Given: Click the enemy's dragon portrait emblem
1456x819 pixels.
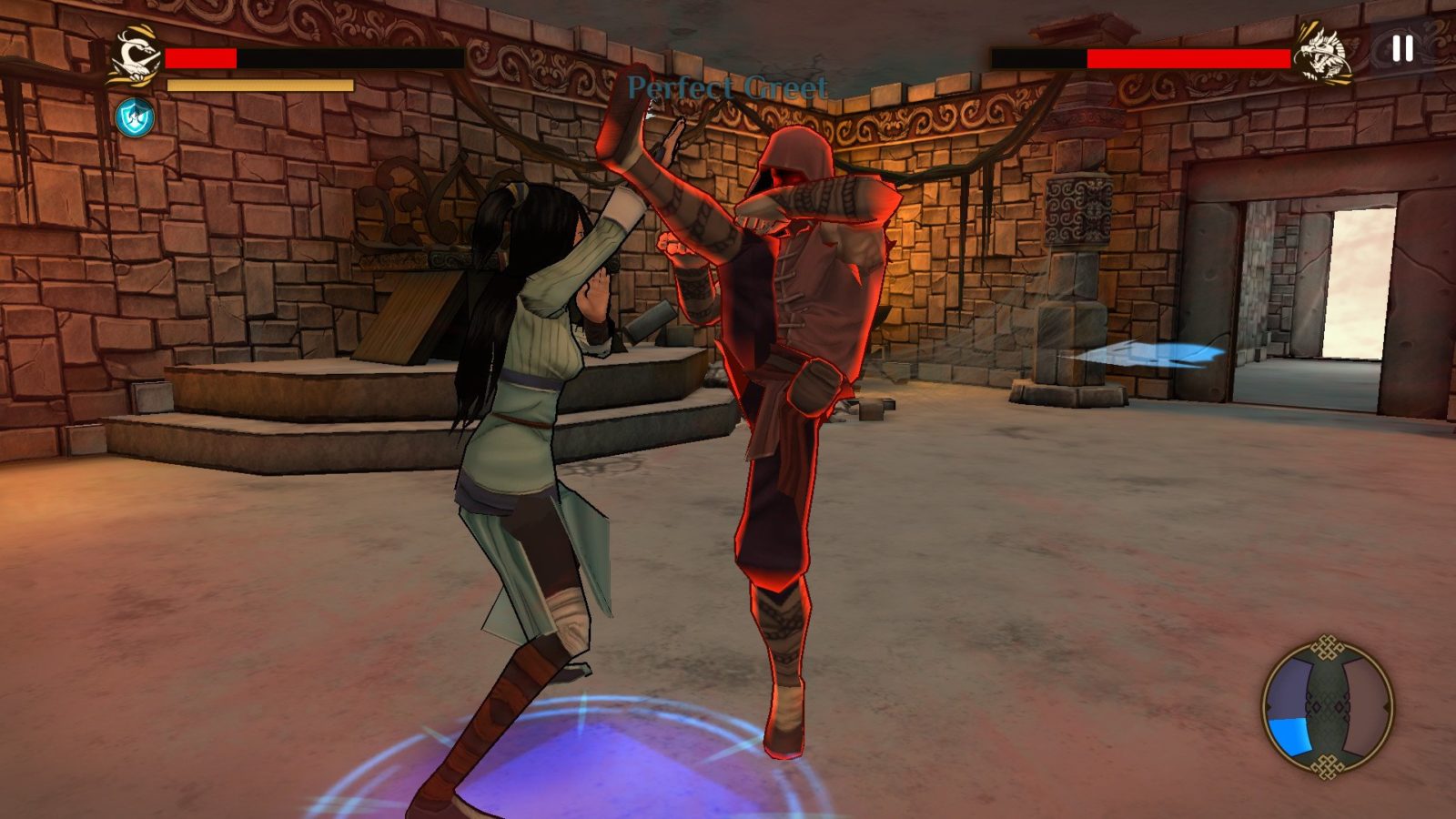Looking at the screenshot, I should coord(1322,53).
